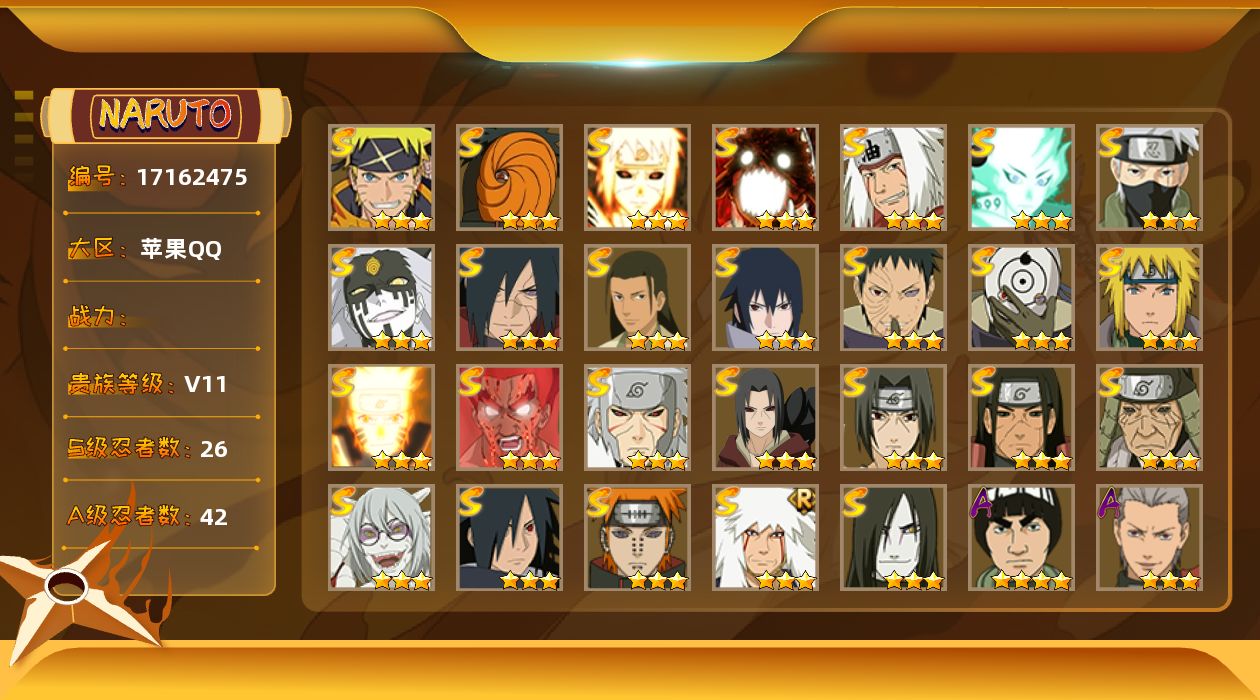Select the A-rank Might Guy portrait
The width and height of the screenshot is (1260, 700).
(1021, 537)
